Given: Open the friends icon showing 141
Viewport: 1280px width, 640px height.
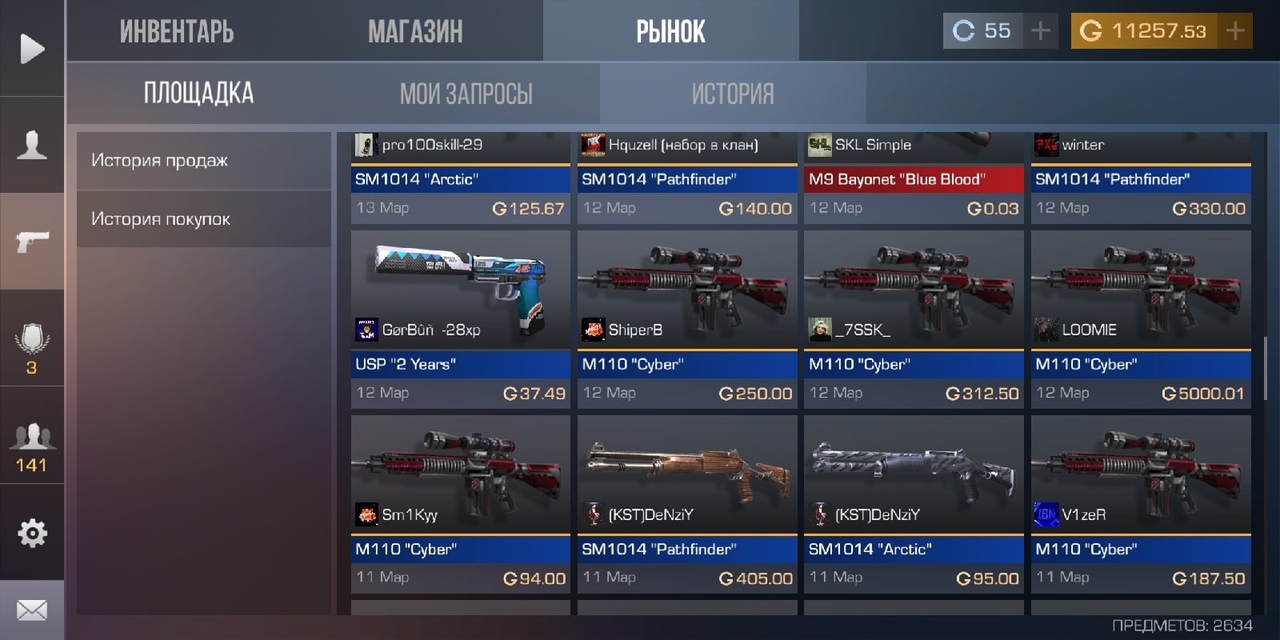Looking at the screenshot, I should pos(32,447).
